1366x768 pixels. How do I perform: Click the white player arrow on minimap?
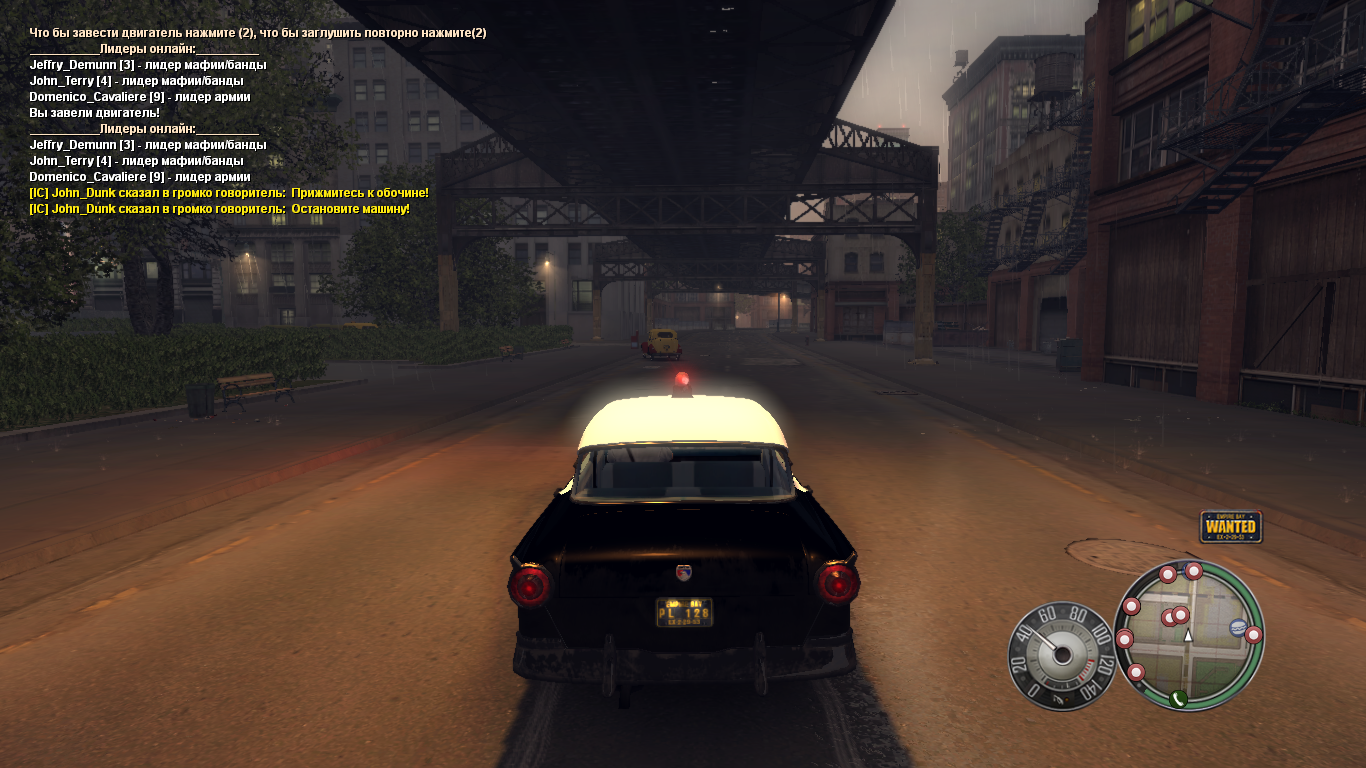1188,635
